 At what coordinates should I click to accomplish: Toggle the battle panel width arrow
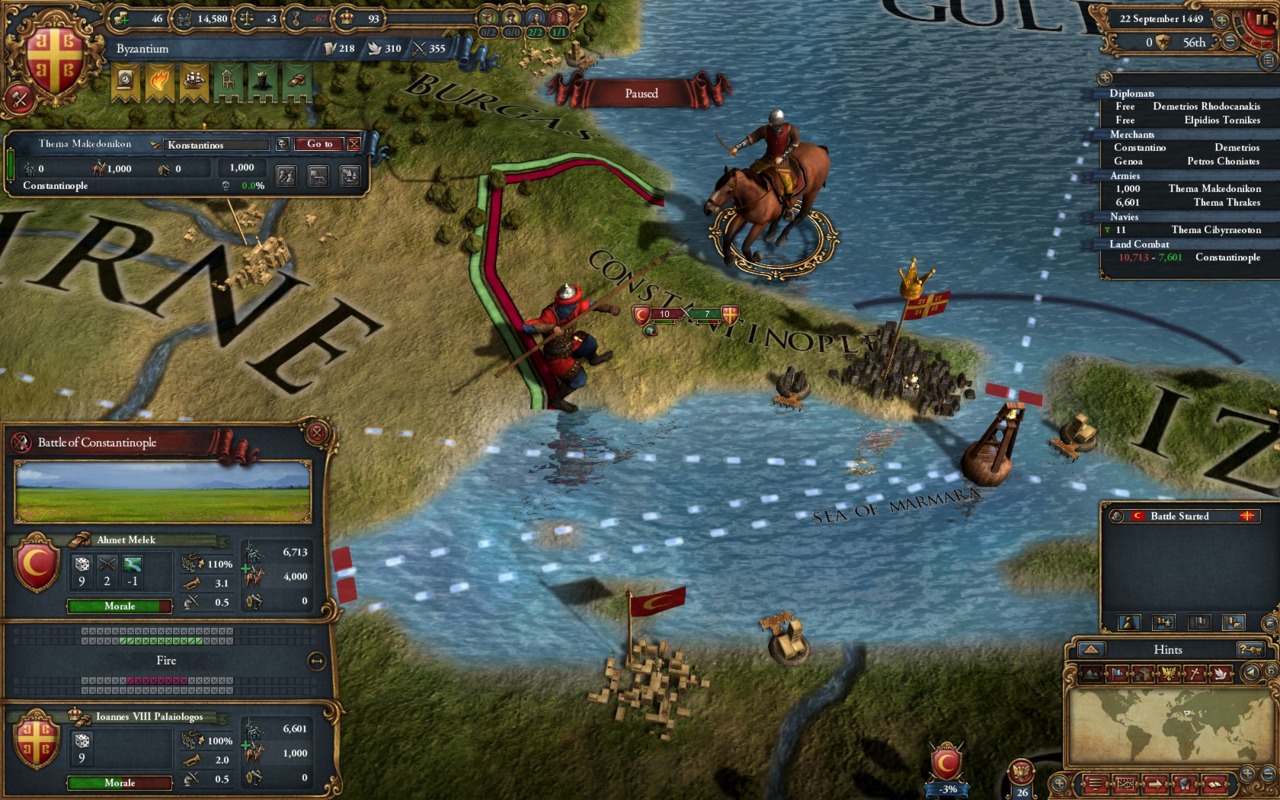317,659
